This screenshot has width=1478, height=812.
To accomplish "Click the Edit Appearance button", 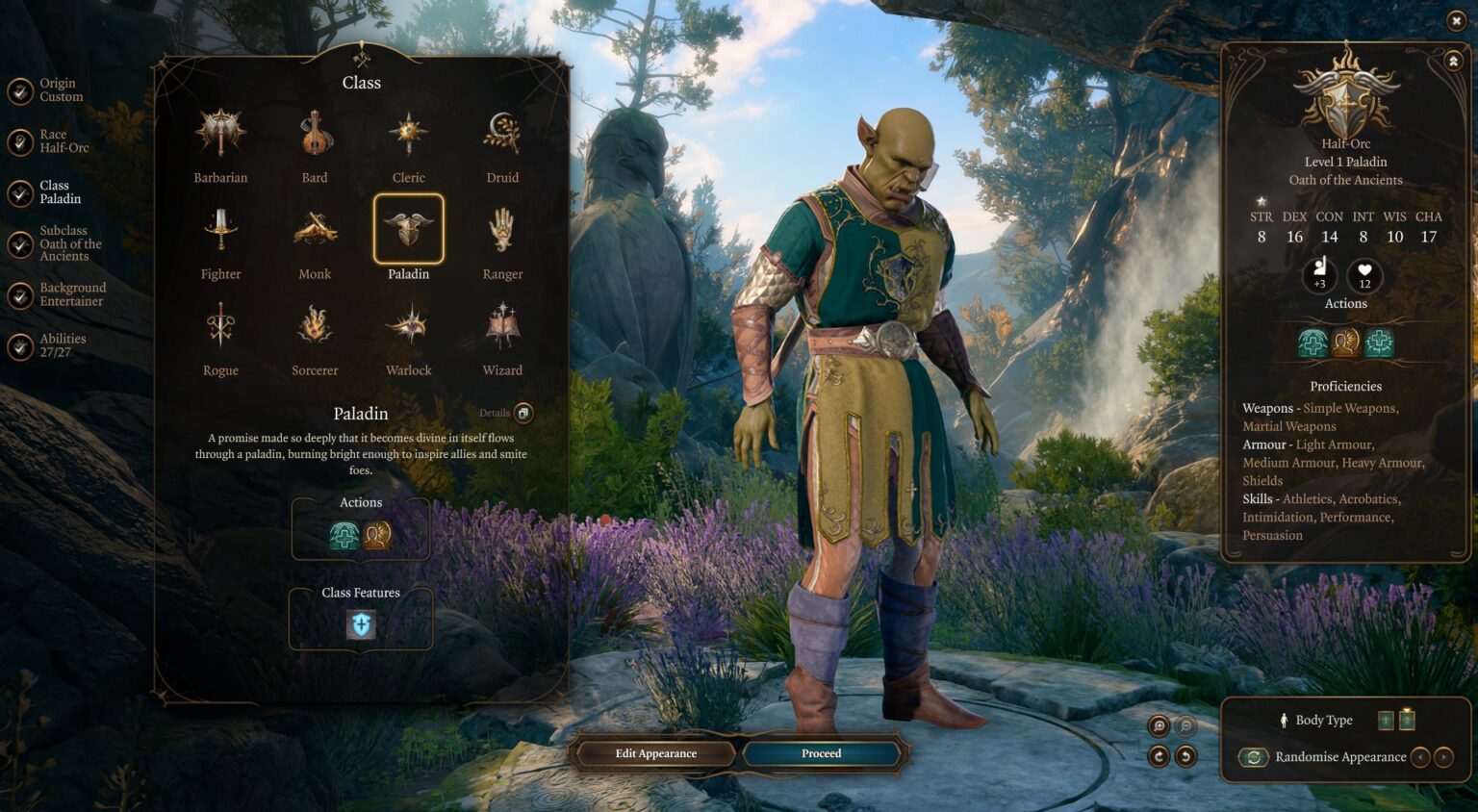I will tap(655, 753).
